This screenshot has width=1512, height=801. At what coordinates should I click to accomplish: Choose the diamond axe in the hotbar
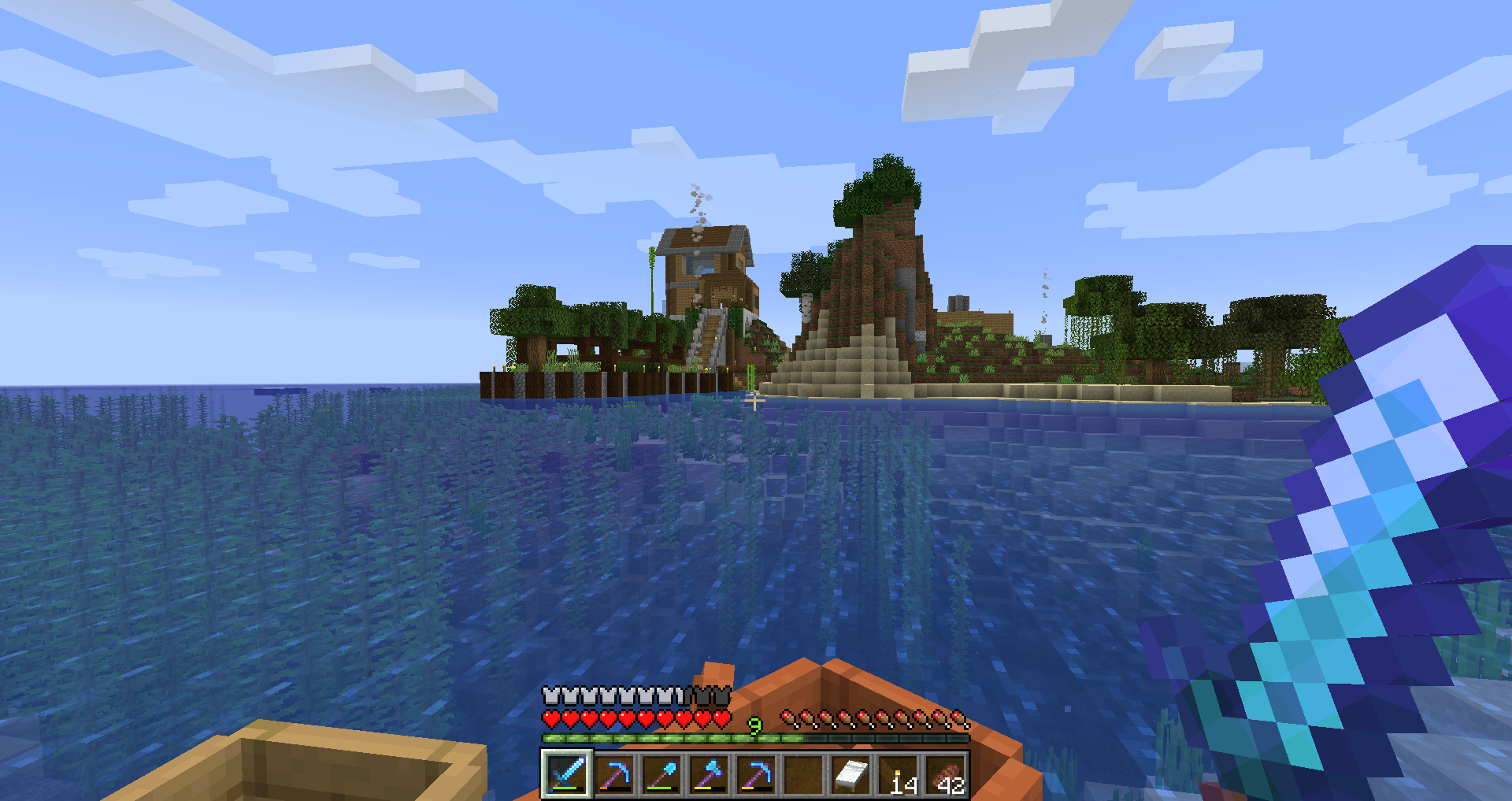click(x=710, y=774)
